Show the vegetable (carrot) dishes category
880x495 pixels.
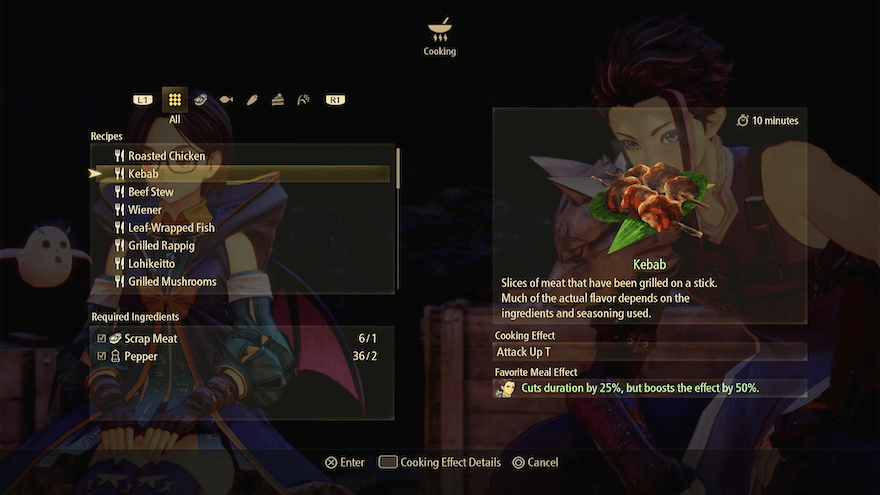pyautogui.click(x=252, y=100)
